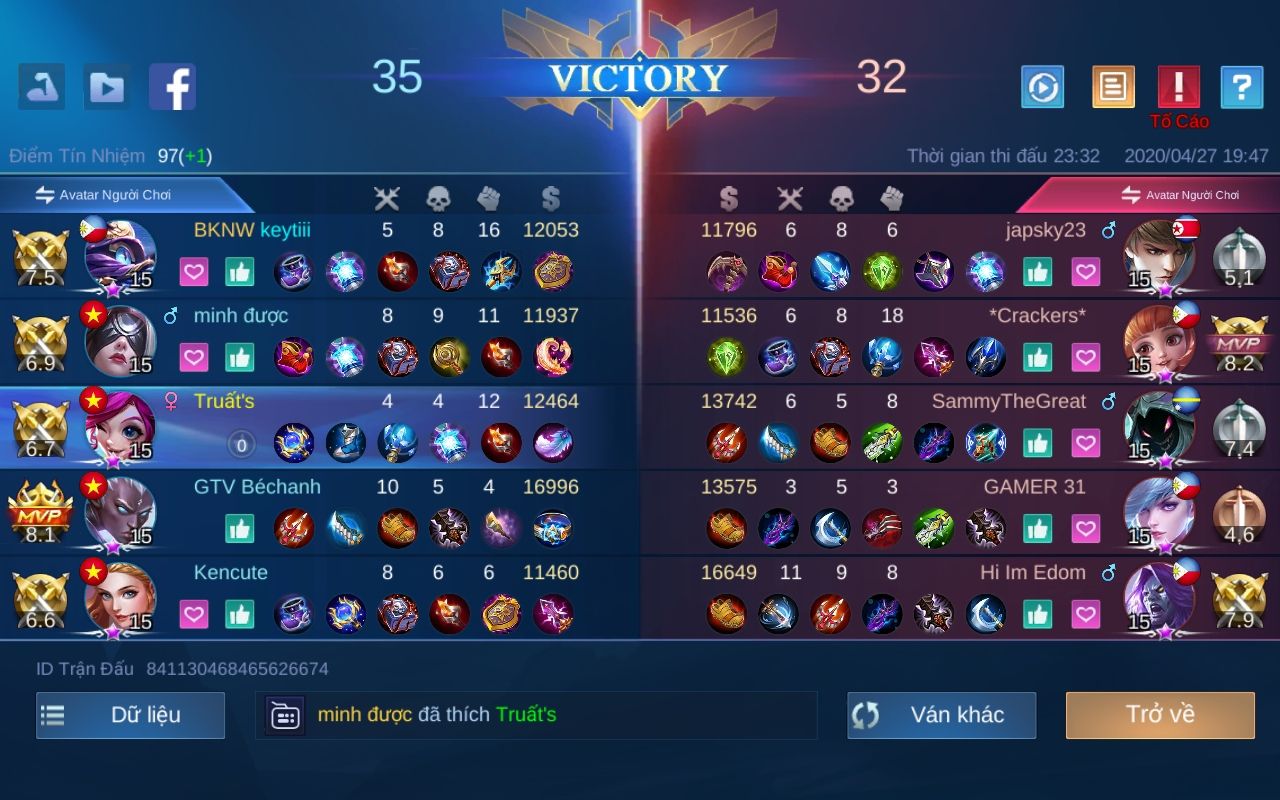Send a heart to *Crackers*
Screen dimensions: 1280x800
pyautogui.click(x=1085, y=357)
